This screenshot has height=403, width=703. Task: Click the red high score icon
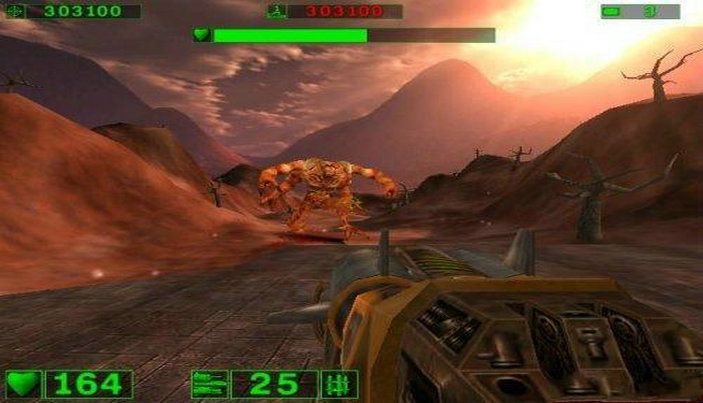click(277, 12)
